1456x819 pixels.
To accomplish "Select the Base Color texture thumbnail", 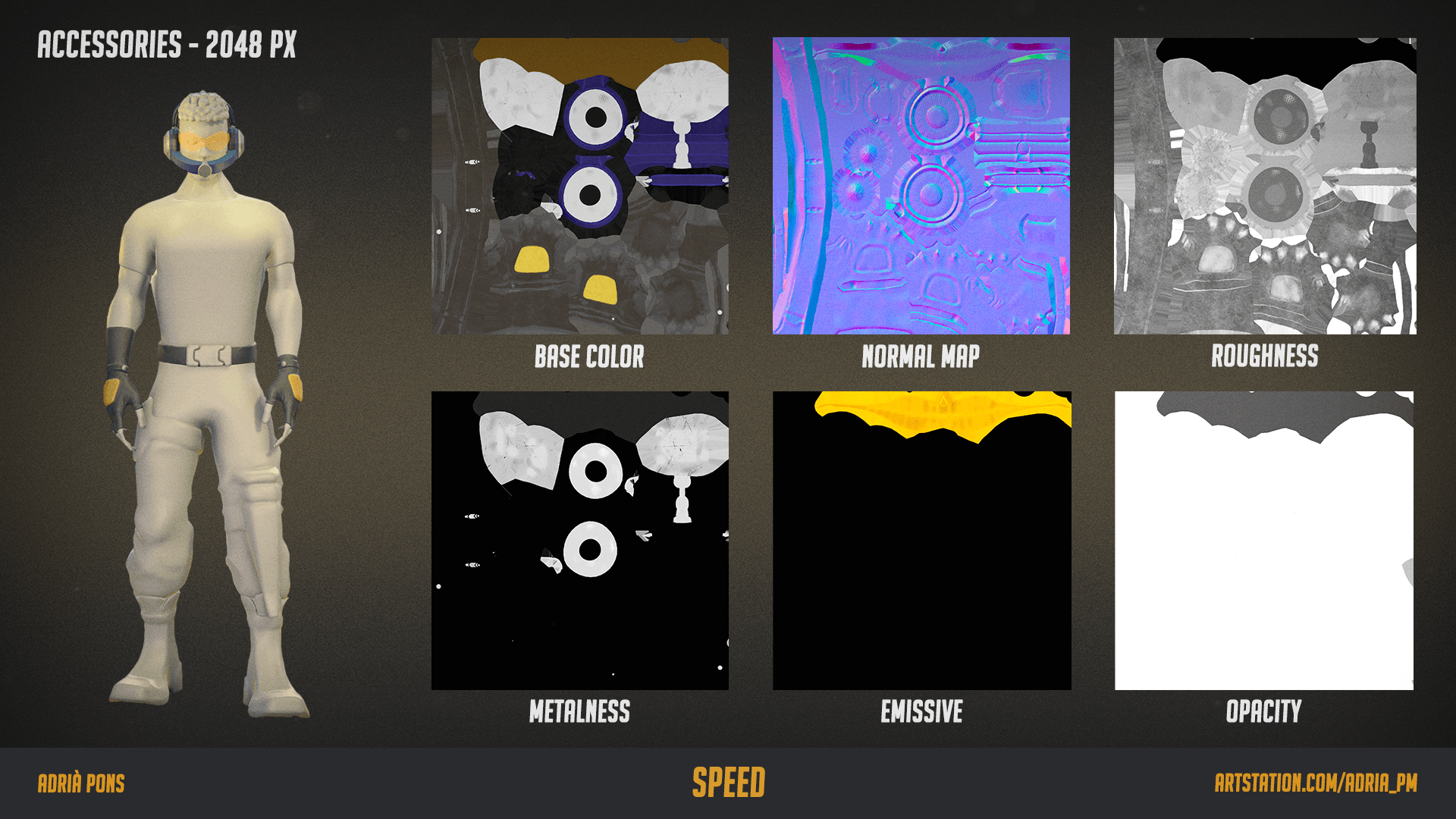I will click(580, 186).
